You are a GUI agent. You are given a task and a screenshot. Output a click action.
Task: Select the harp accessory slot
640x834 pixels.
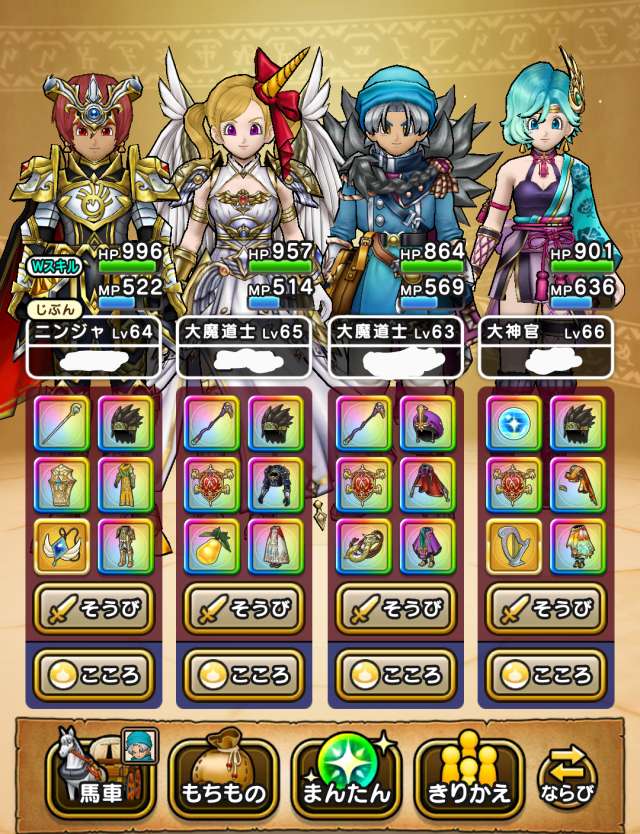[x=514, y=546]
